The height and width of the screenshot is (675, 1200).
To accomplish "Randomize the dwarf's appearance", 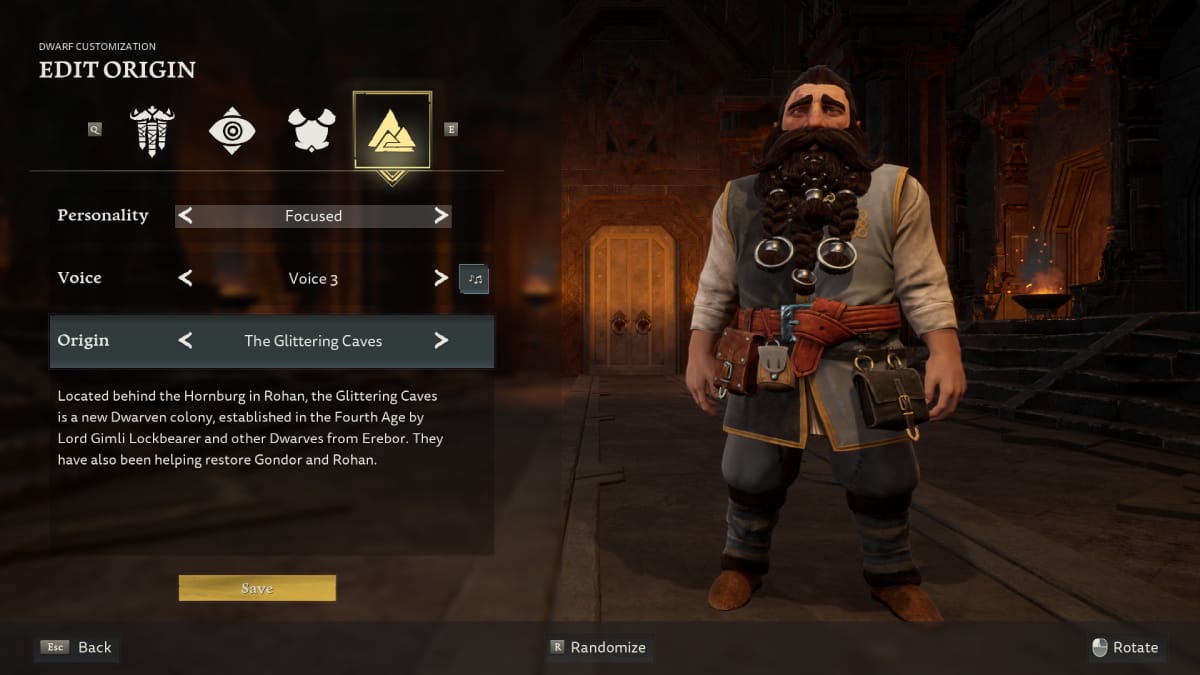I will click(598, 647).
